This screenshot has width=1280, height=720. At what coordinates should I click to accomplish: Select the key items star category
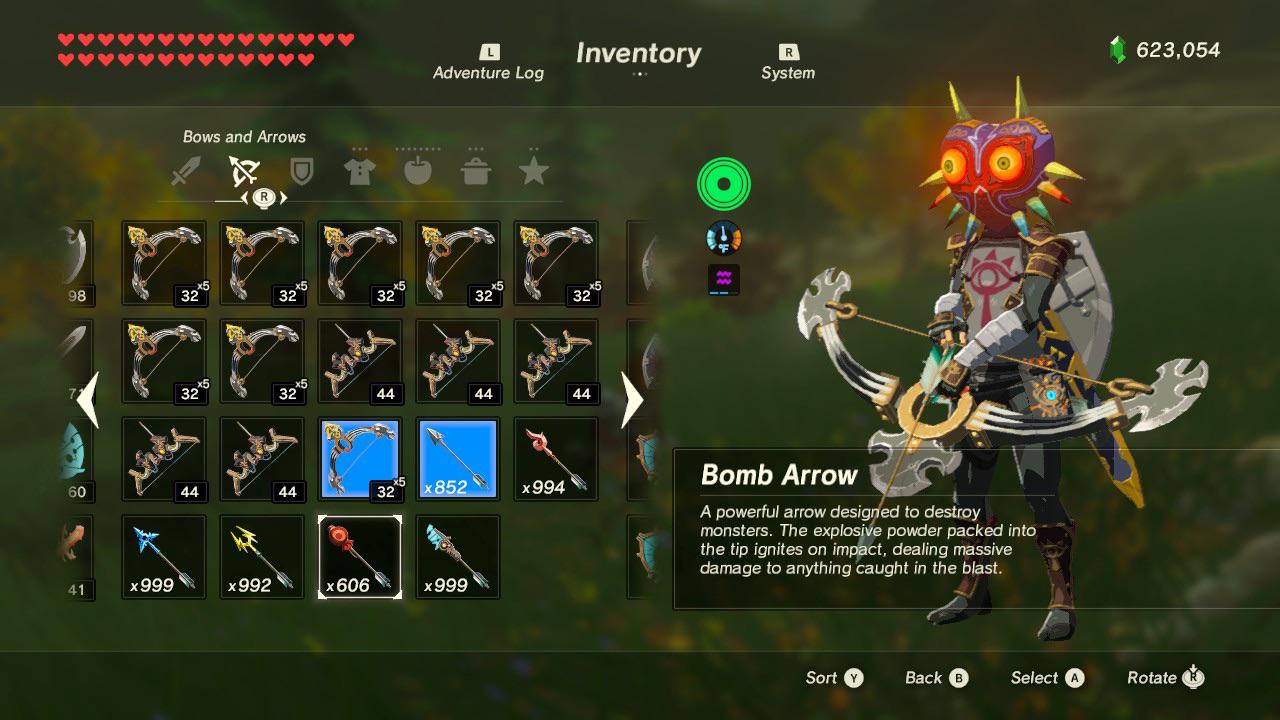535,168
